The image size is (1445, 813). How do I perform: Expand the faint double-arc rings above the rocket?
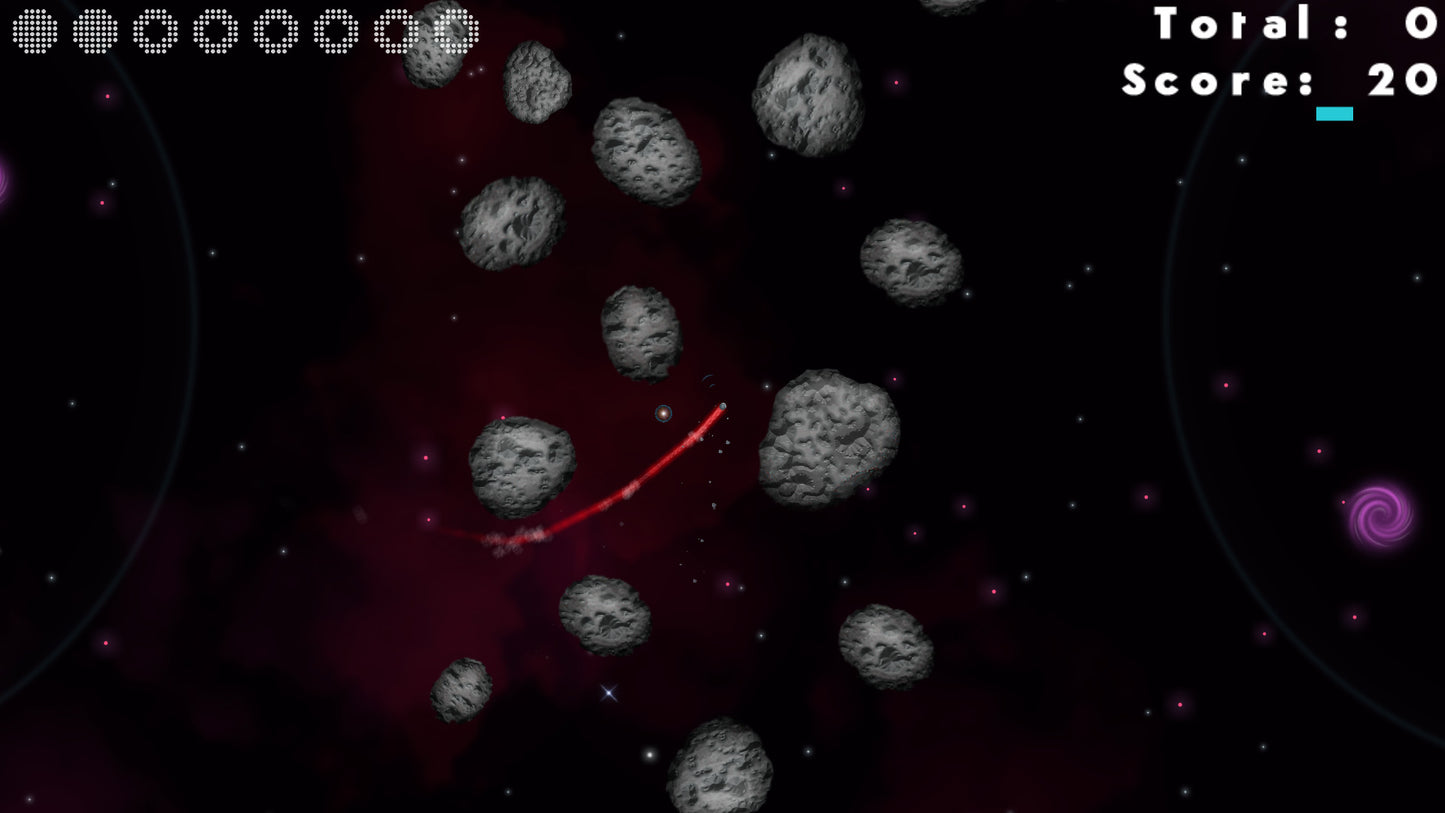click(709, 380)
